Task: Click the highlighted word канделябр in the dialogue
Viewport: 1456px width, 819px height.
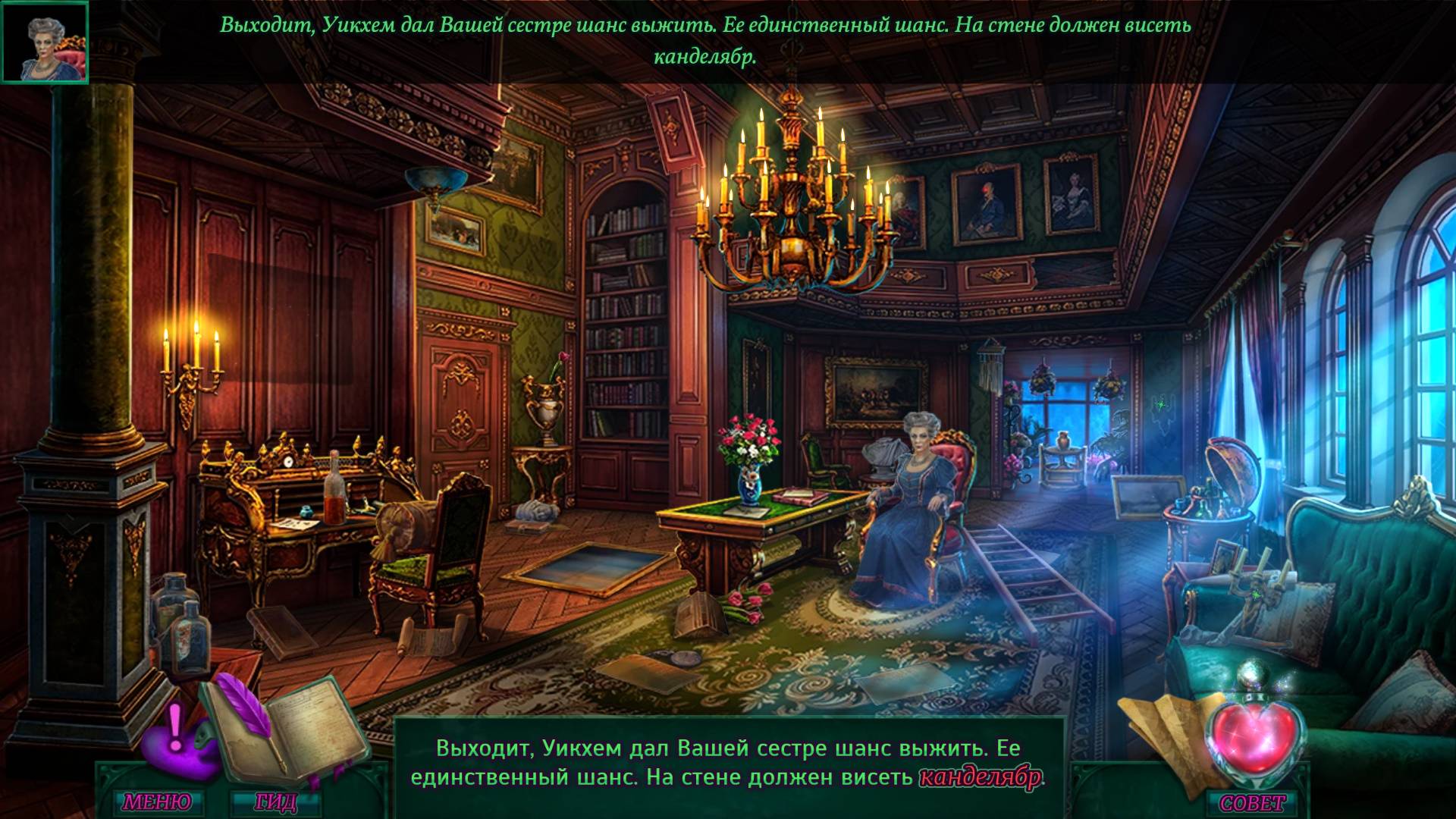Action: coord(980,779)
